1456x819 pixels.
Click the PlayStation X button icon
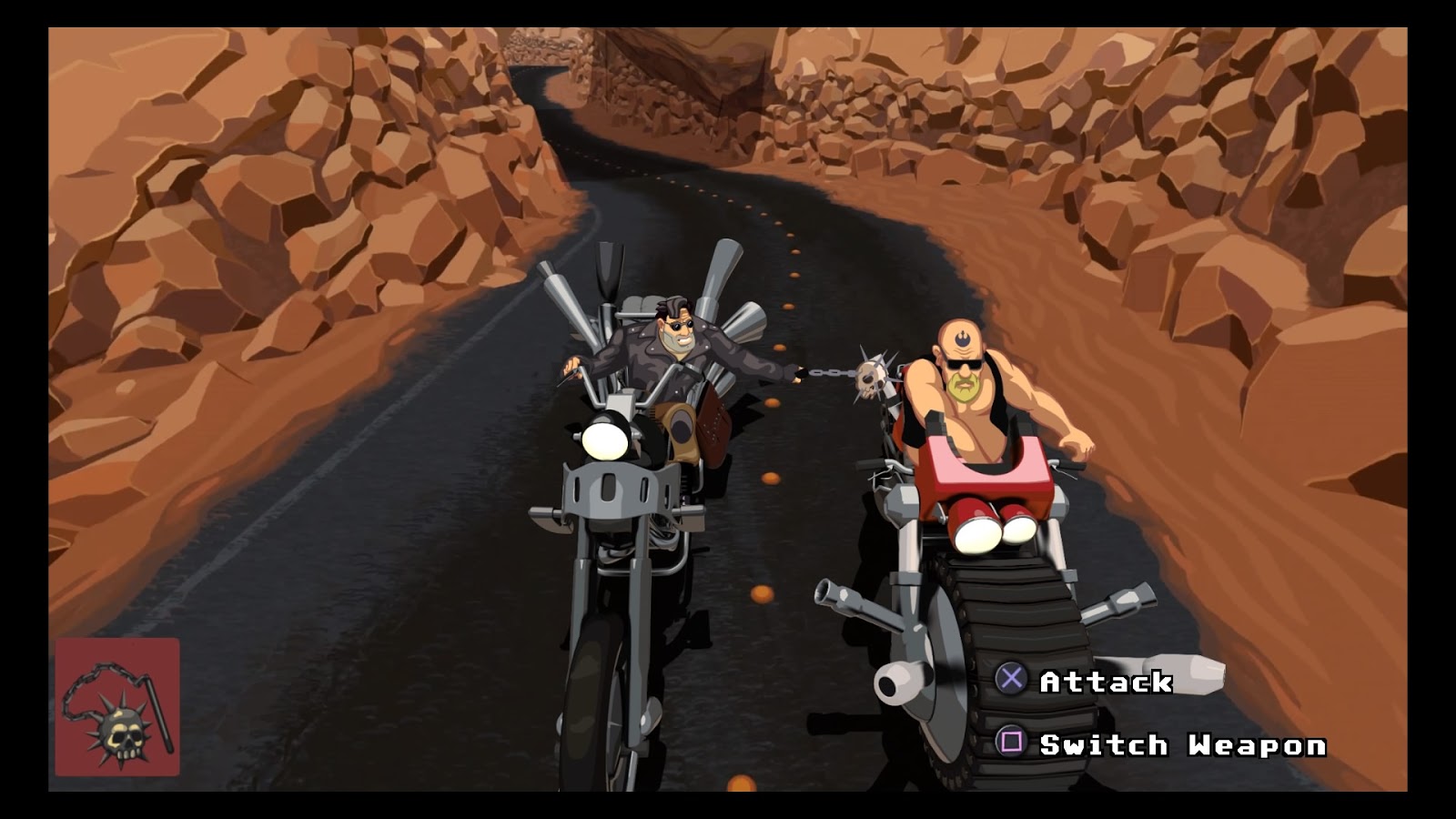(1013, 680)
